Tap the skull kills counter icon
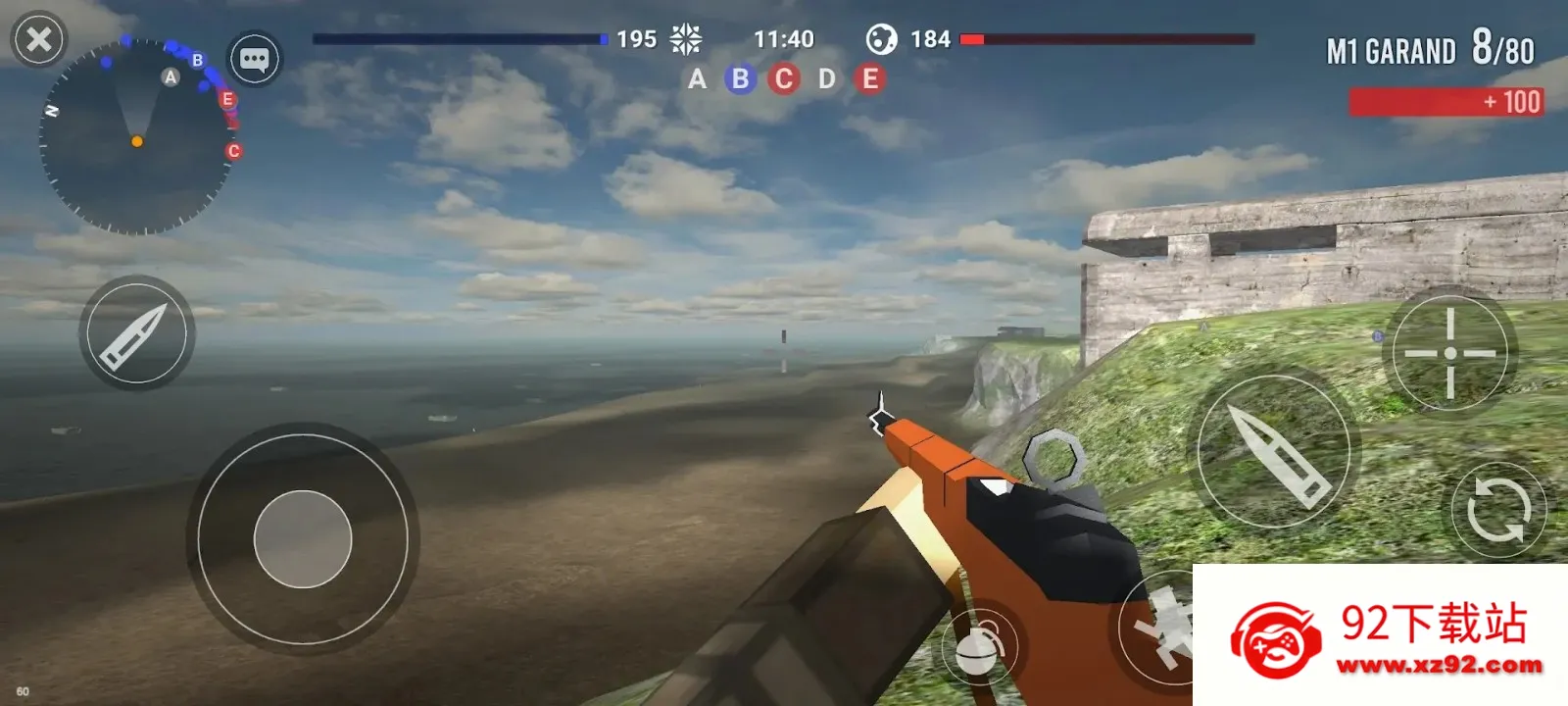Image resolution: width=1568 pixels, height=706 pixels. (x=884, y=39)
